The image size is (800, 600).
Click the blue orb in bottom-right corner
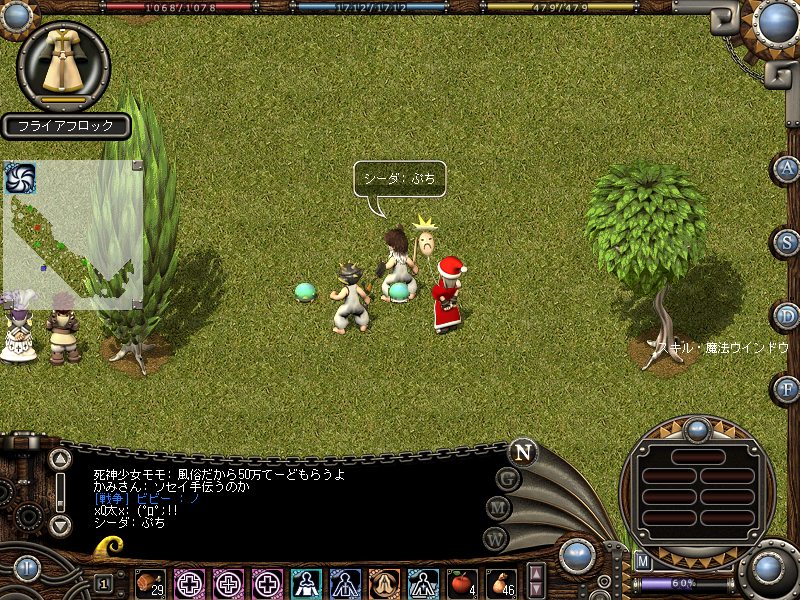(768, 568)
